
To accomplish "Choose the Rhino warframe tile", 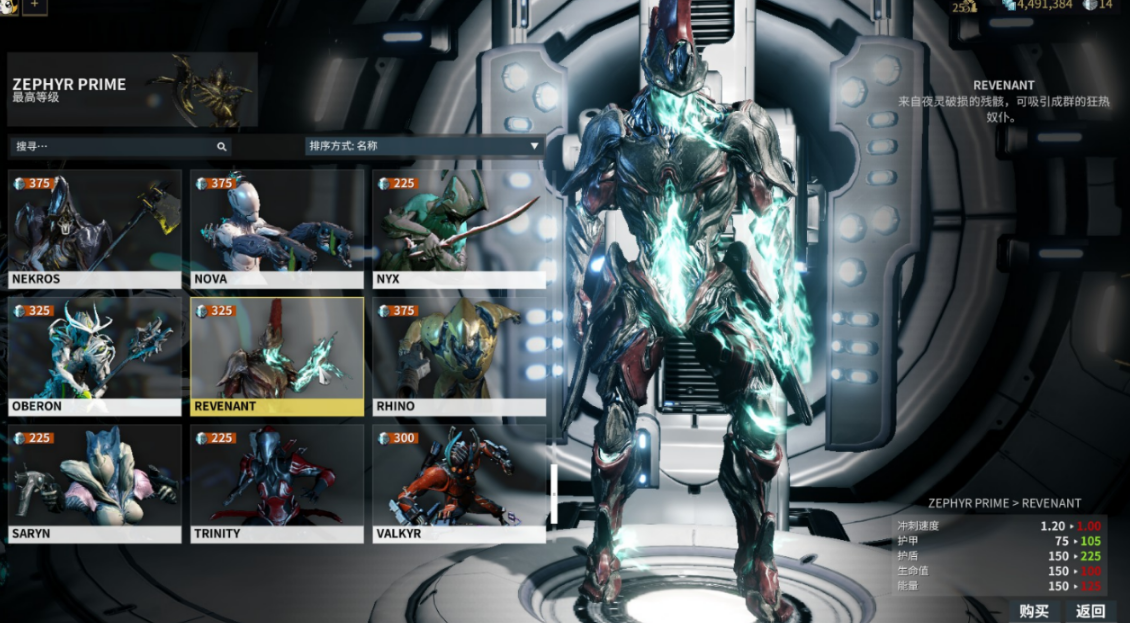I will (458, 355).
